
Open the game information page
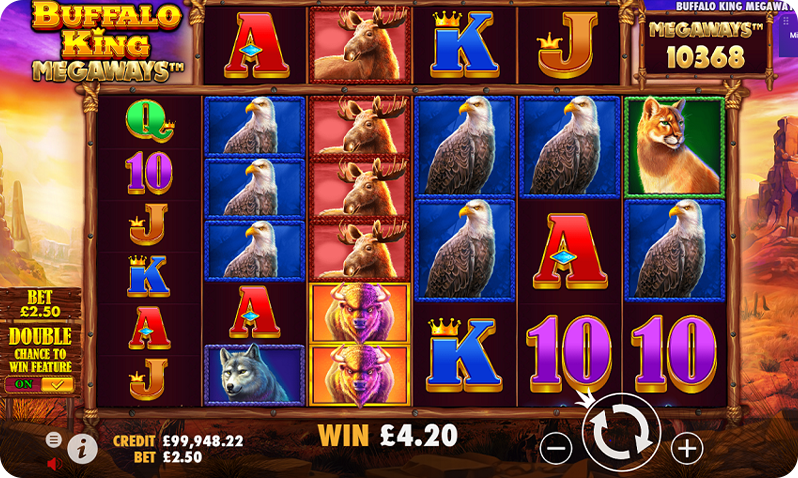pyautogui.click(x=82, y=449)
